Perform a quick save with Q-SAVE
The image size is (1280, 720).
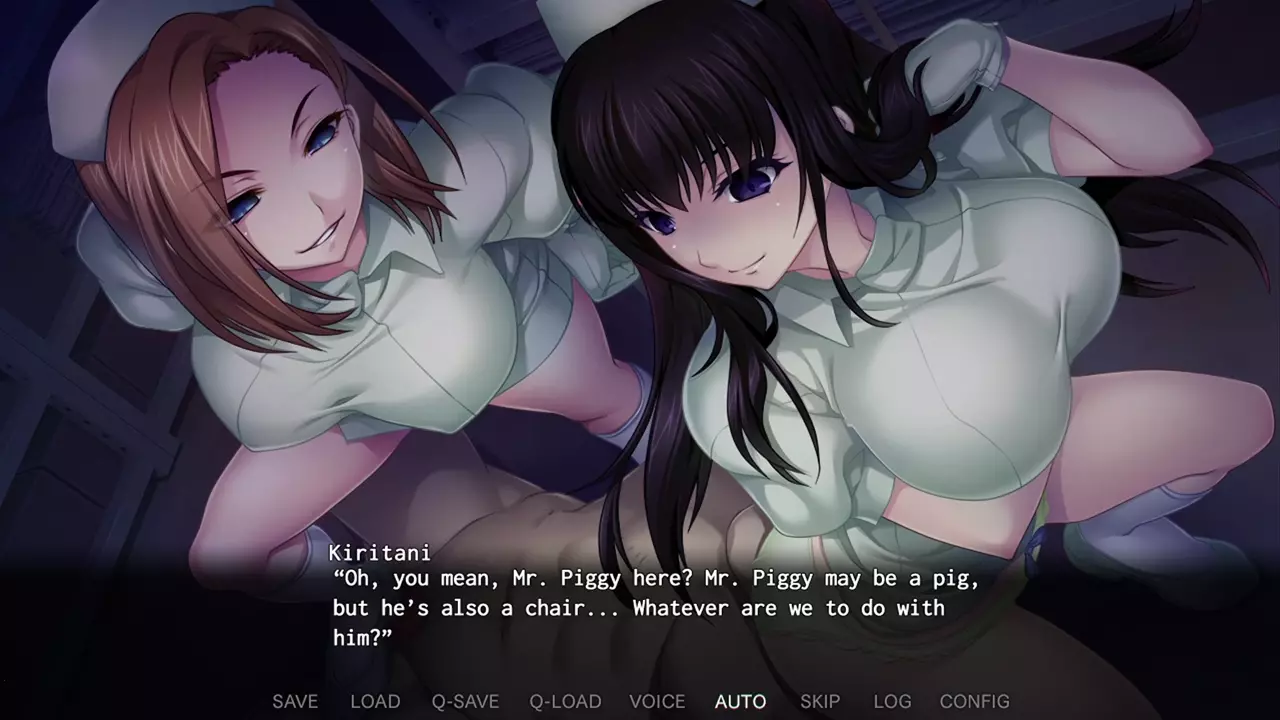pos(465,701)
